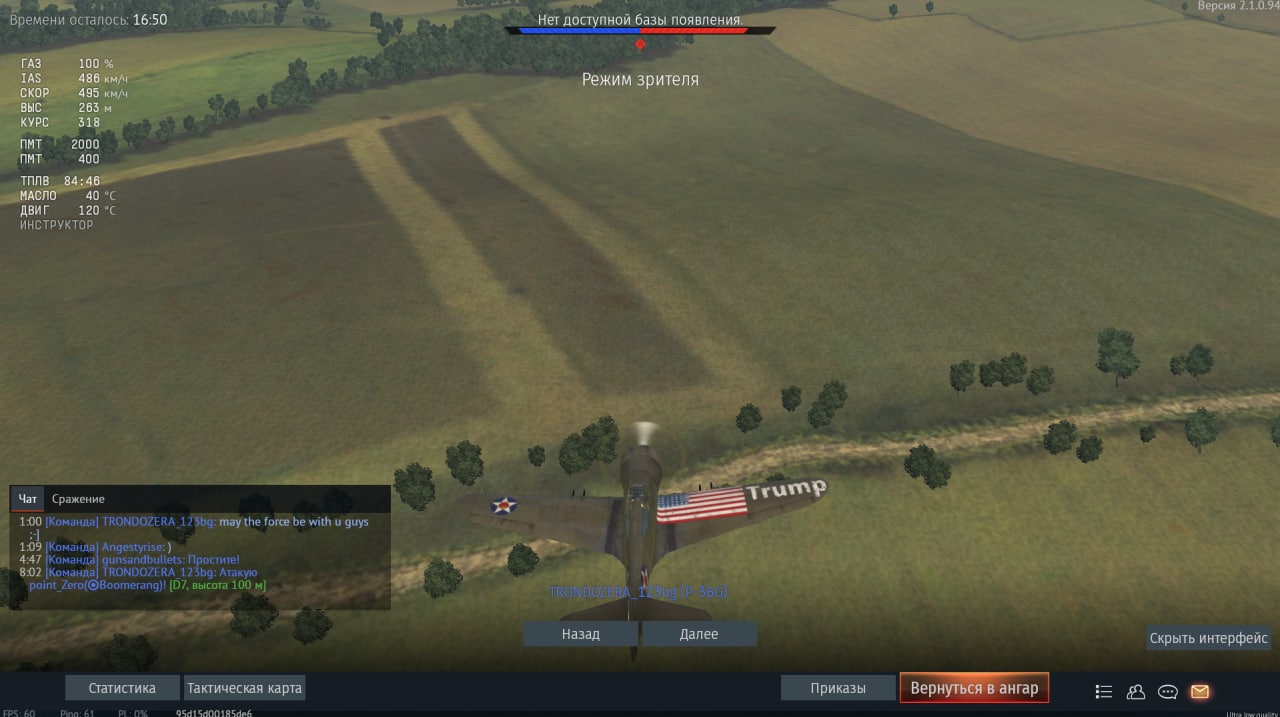1280x717 pixels.
Task: Go to previous player with Назад
Action: coord(580,634)
